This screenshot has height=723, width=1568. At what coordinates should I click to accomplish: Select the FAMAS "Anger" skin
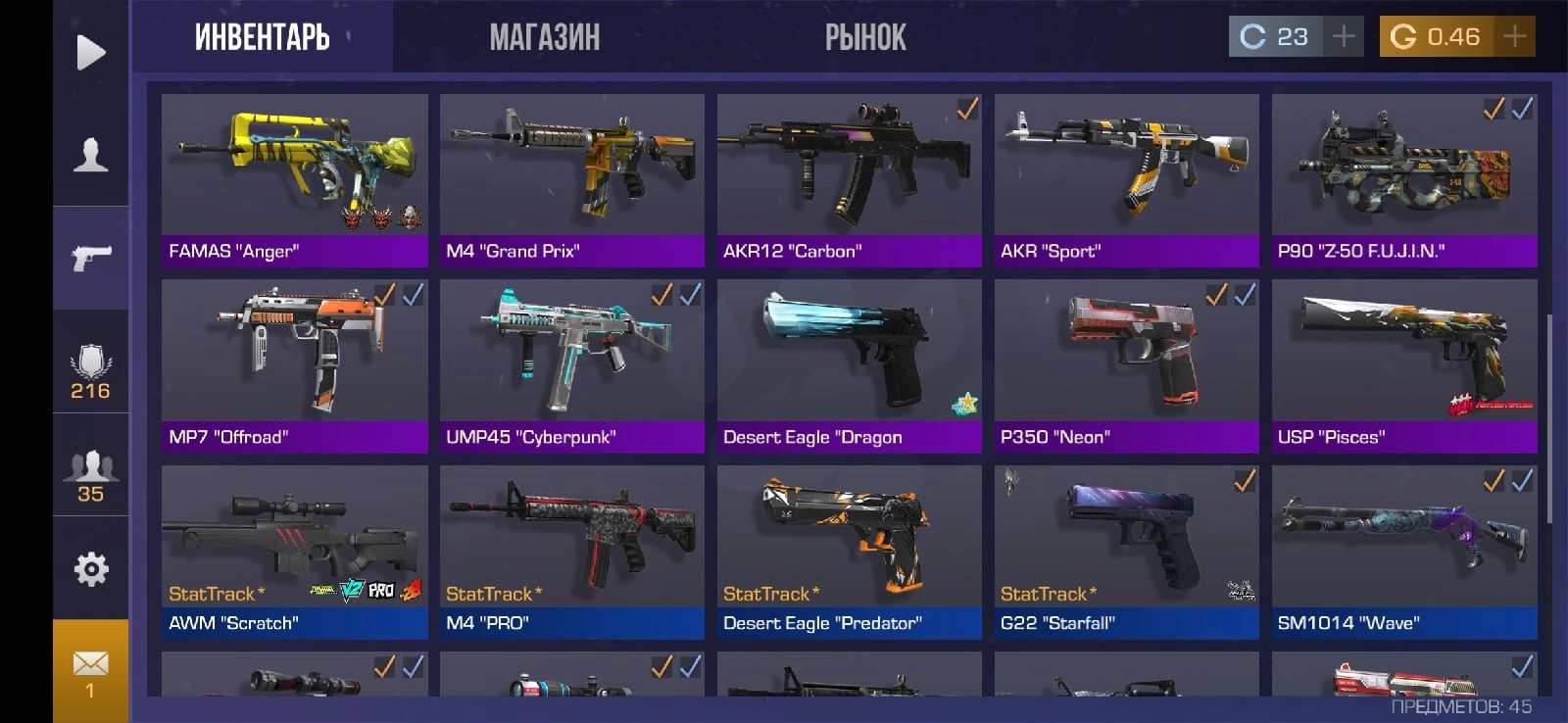click(x=294, y=180)
